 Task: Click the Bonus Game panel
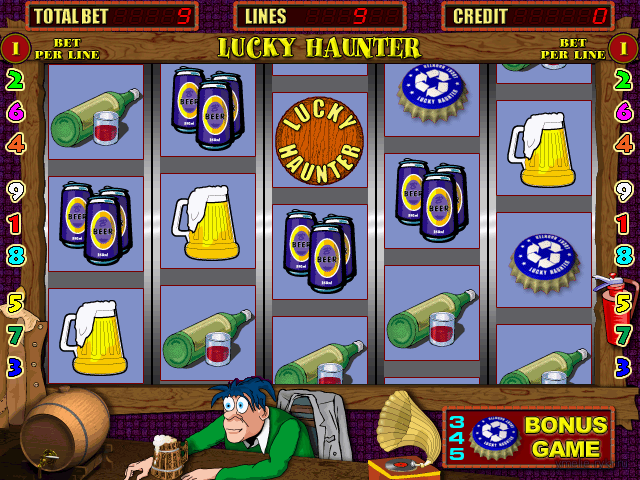[x=529, y=438]
